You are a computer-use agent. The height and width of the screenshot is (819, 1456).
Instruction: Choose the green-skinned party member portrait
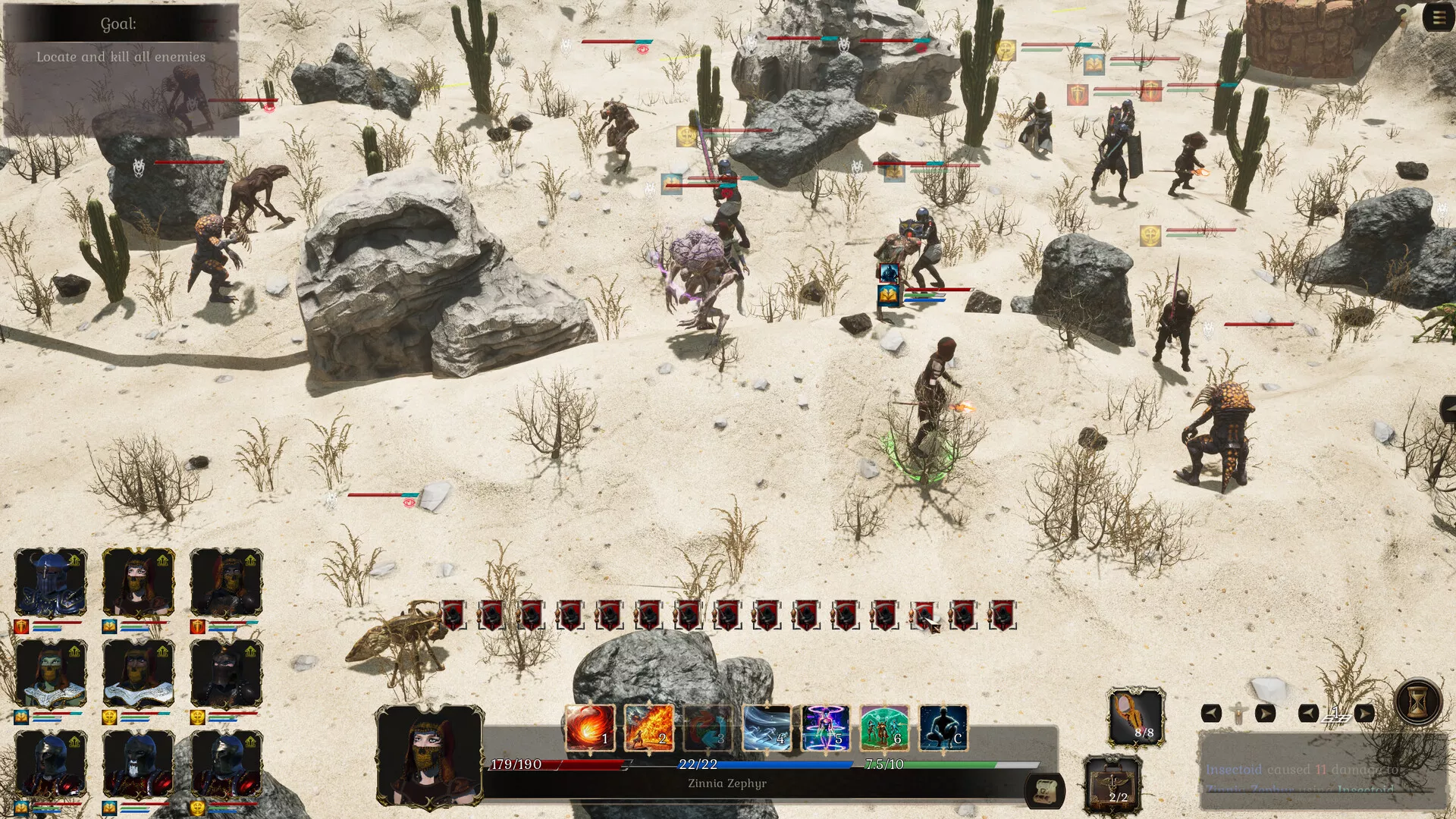(x=51, y=673)
